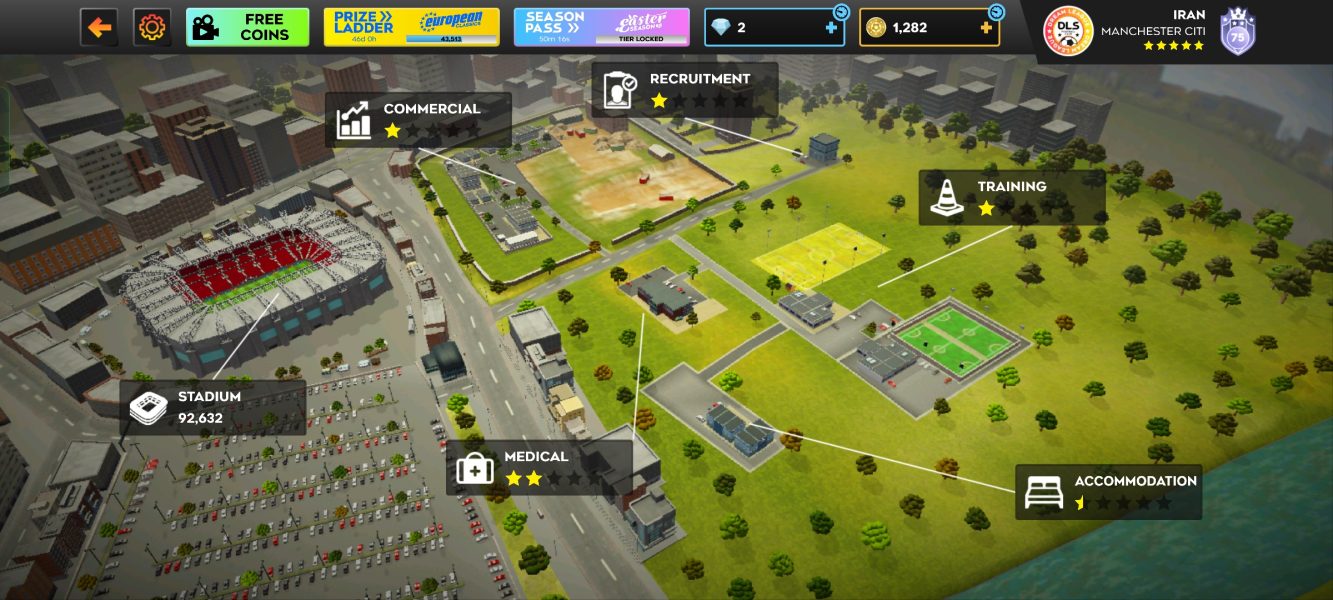Open the Recruitment facility panel
The height and width of the screenshot is (600, 1333).
(684, 90)
